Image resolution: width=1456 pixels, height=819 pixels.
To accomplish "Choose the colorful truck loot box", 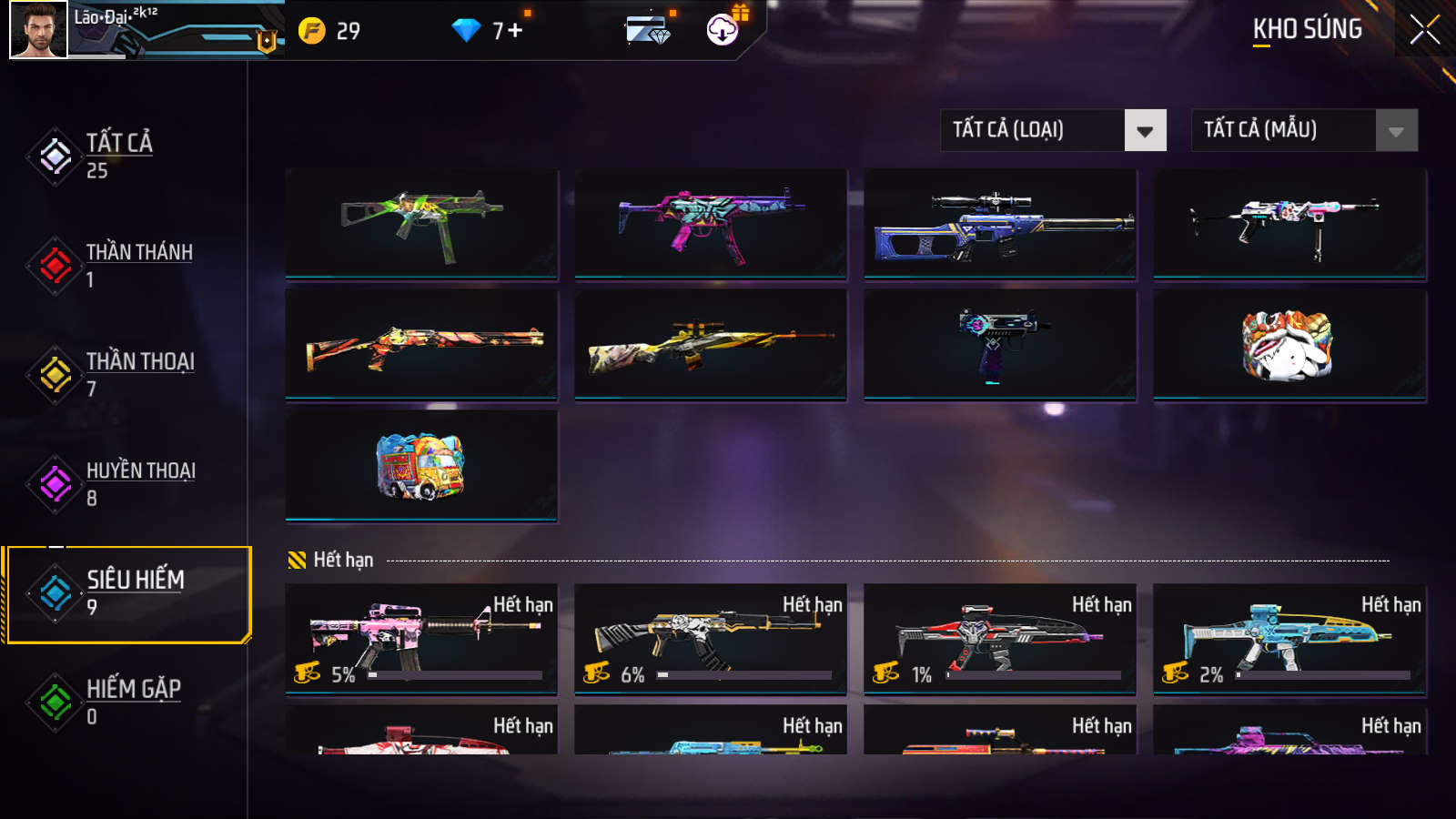I will (x=421, y=466).
